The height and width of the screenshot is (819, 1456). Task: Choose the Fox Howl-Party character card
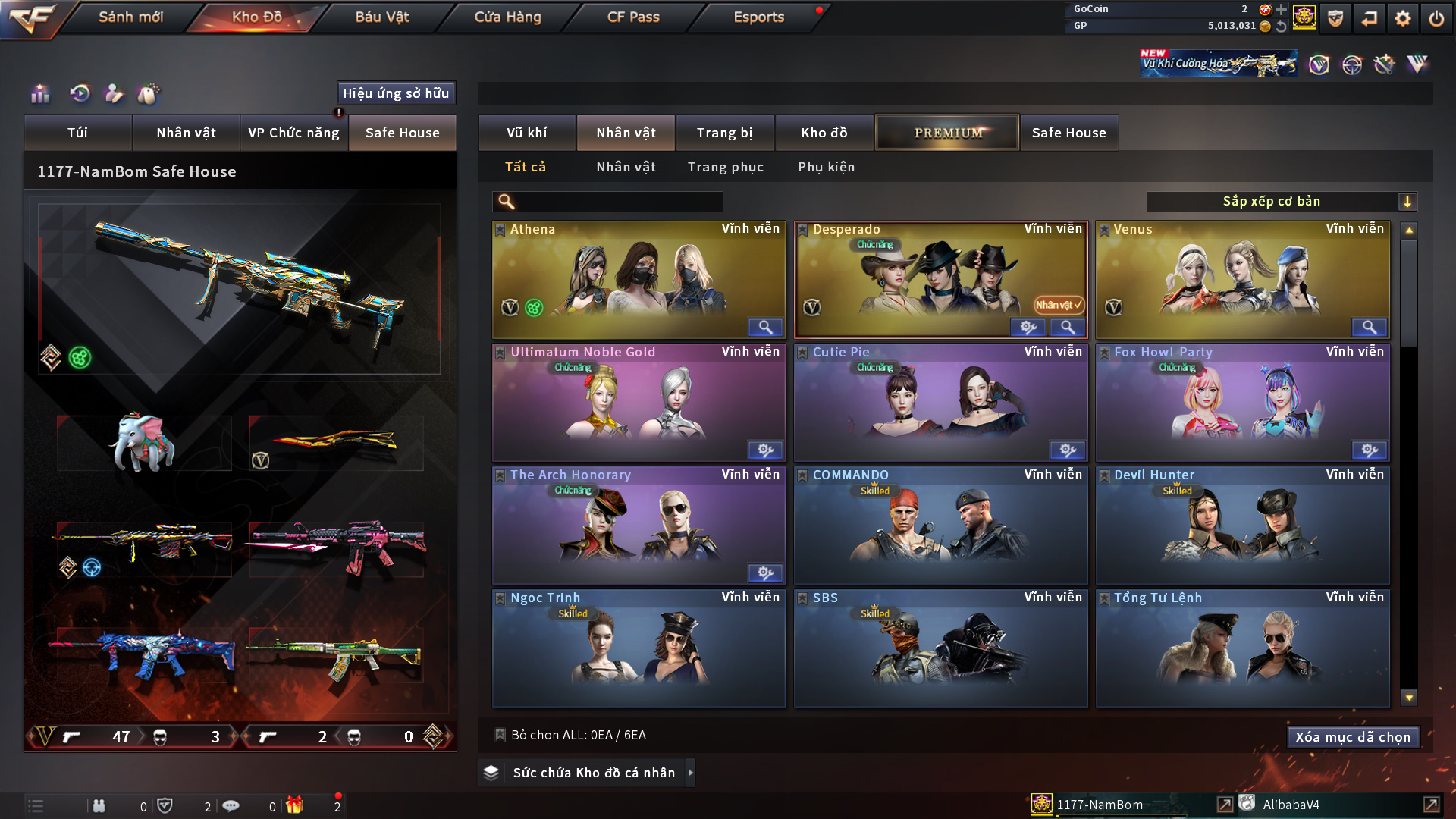pos(1242,402)
